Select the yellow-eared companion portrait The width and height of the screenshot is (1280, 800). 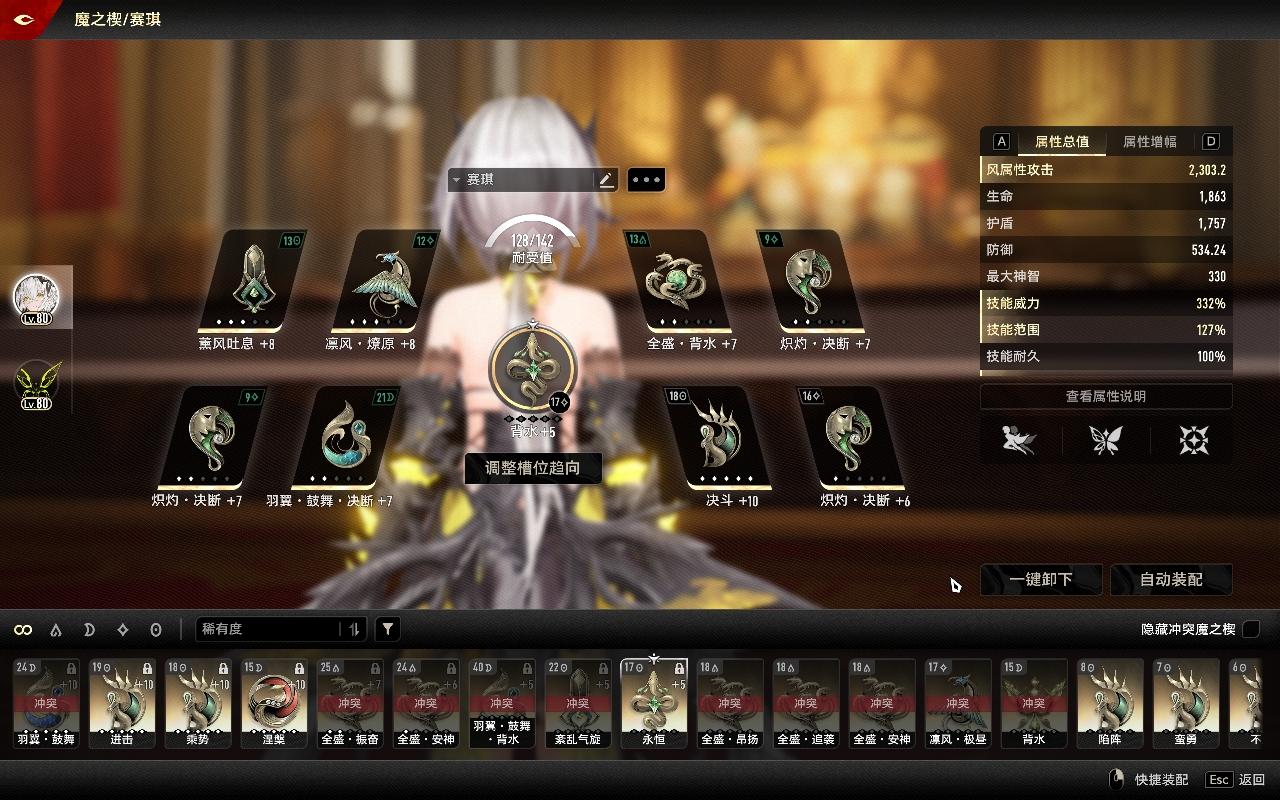[x=36, y=383]
